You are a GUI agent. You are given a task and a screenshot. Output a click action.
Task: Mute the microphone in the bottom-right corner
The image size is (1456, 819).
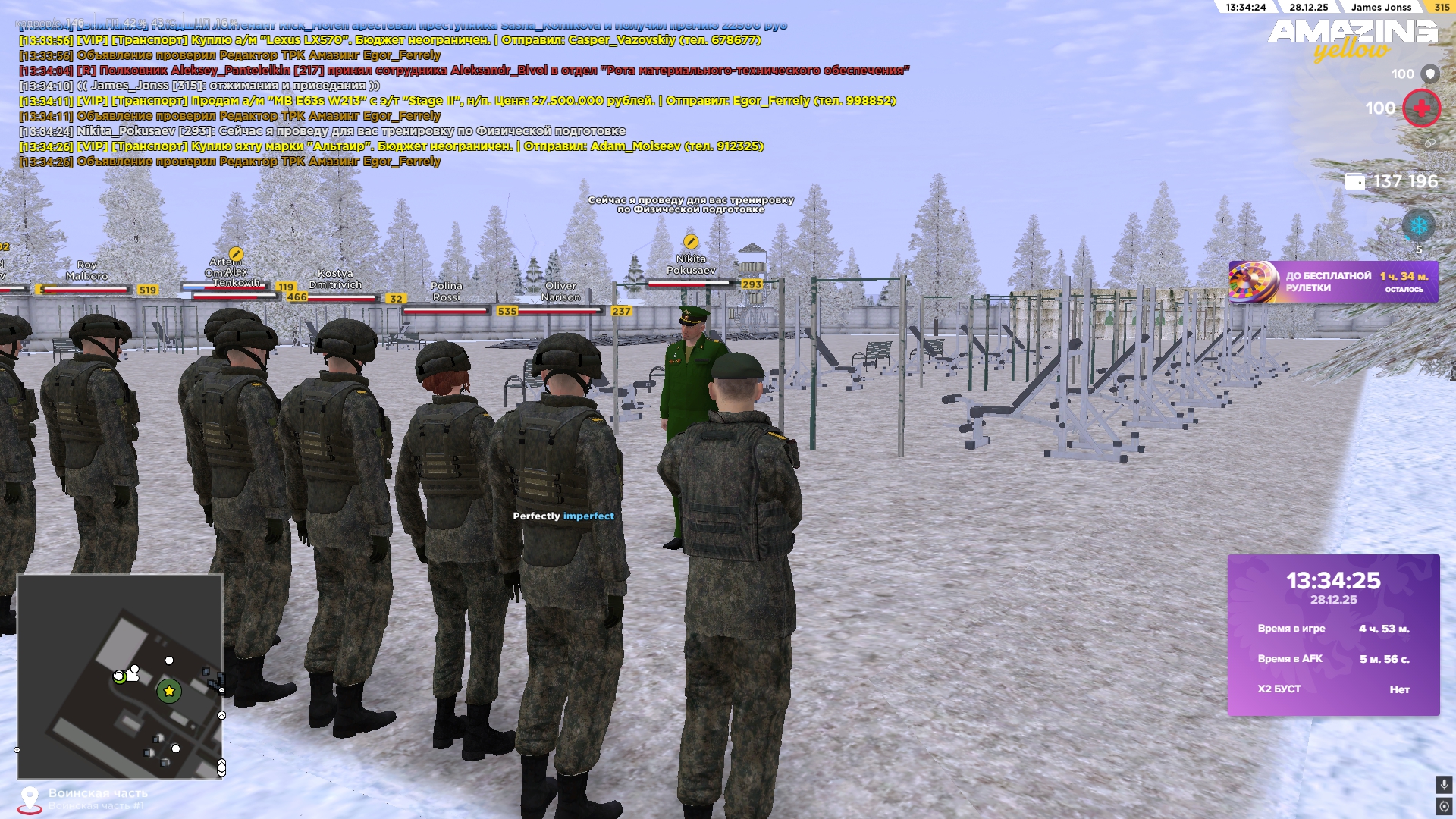coord(1445,785)
